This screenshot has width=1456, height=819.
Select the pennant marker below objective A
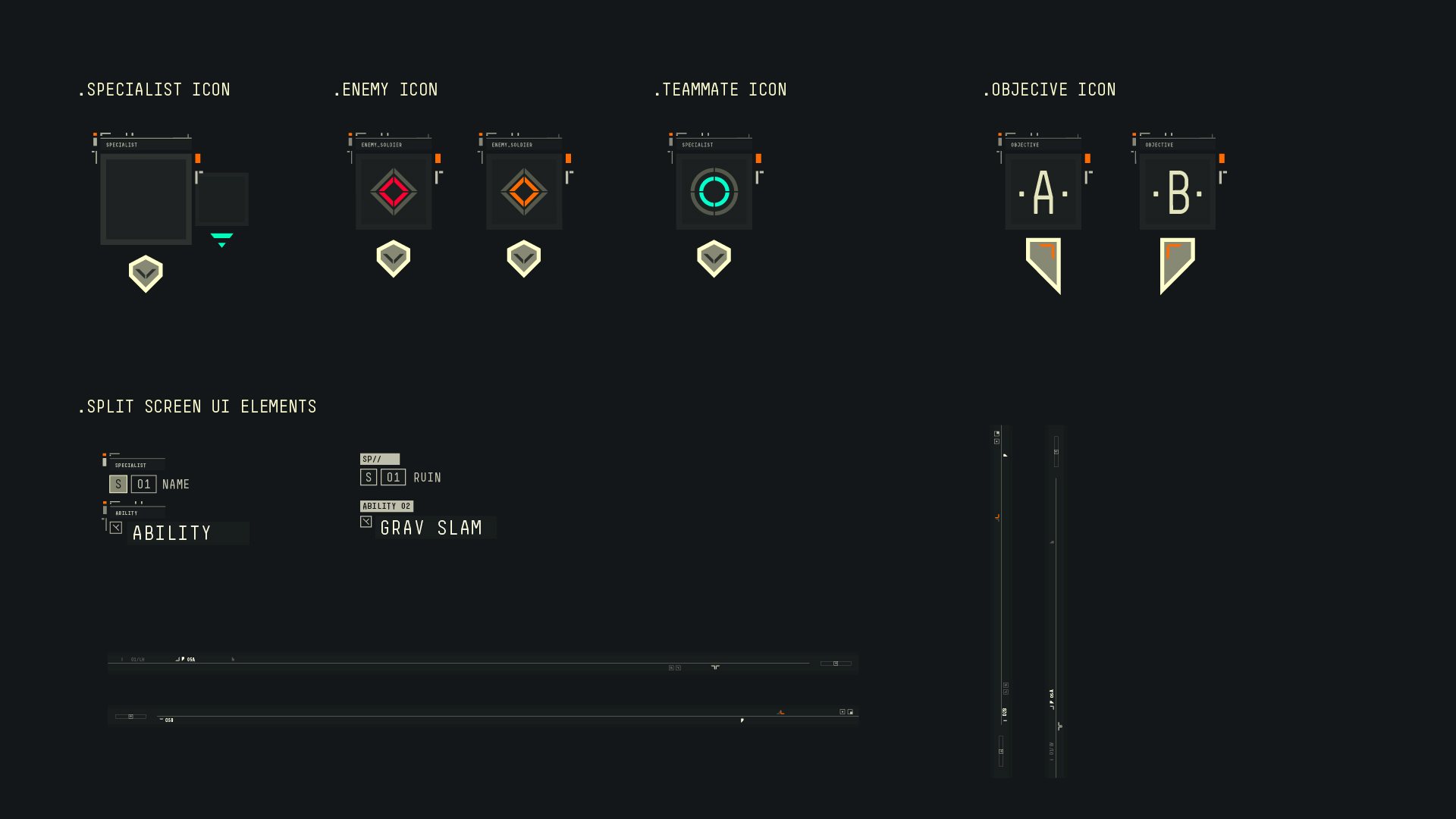(1043, 263)
